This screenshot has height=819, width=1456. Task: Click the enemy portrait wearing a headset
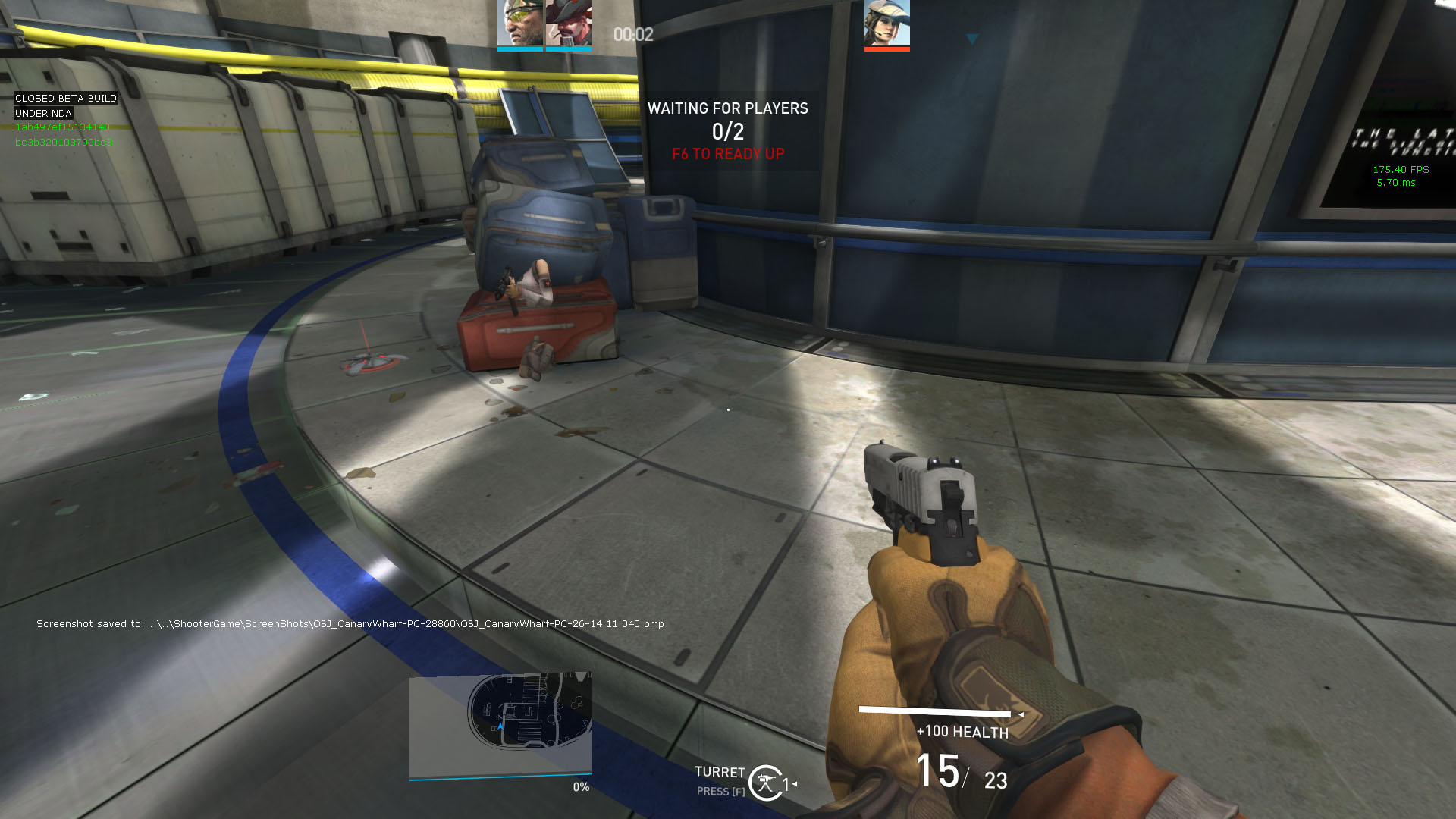point(886,24)
